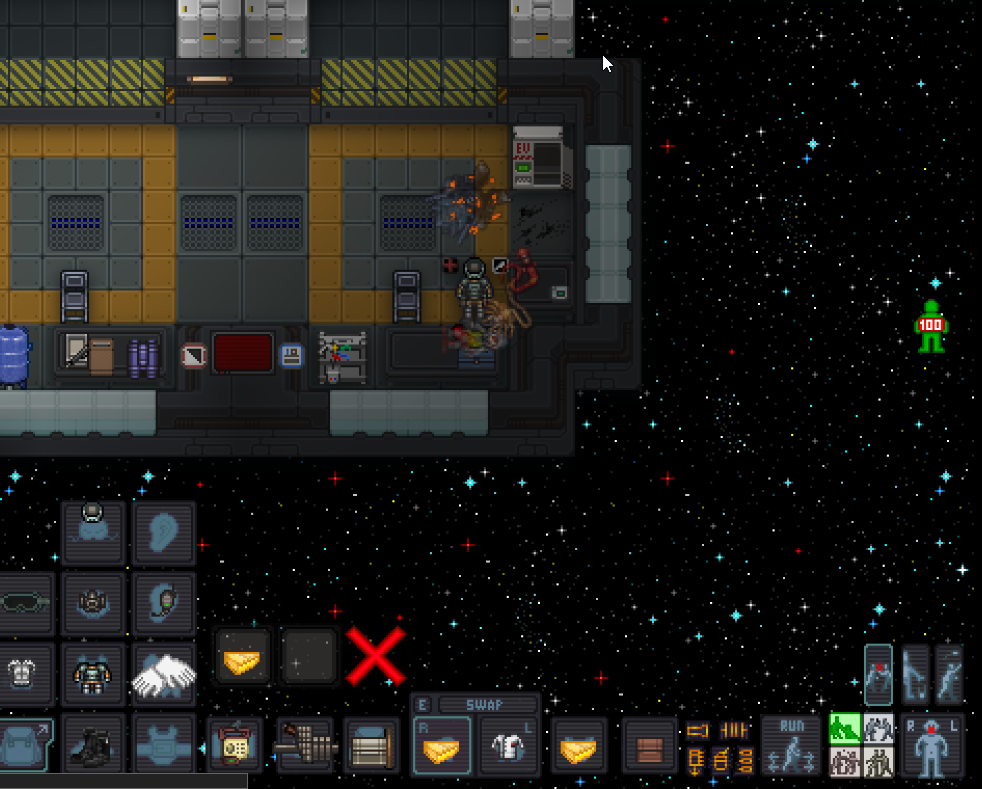Click the SWAP hands button
Viewport: 982px width, 789px height.
pyautogui.click(x=487, y=705)
